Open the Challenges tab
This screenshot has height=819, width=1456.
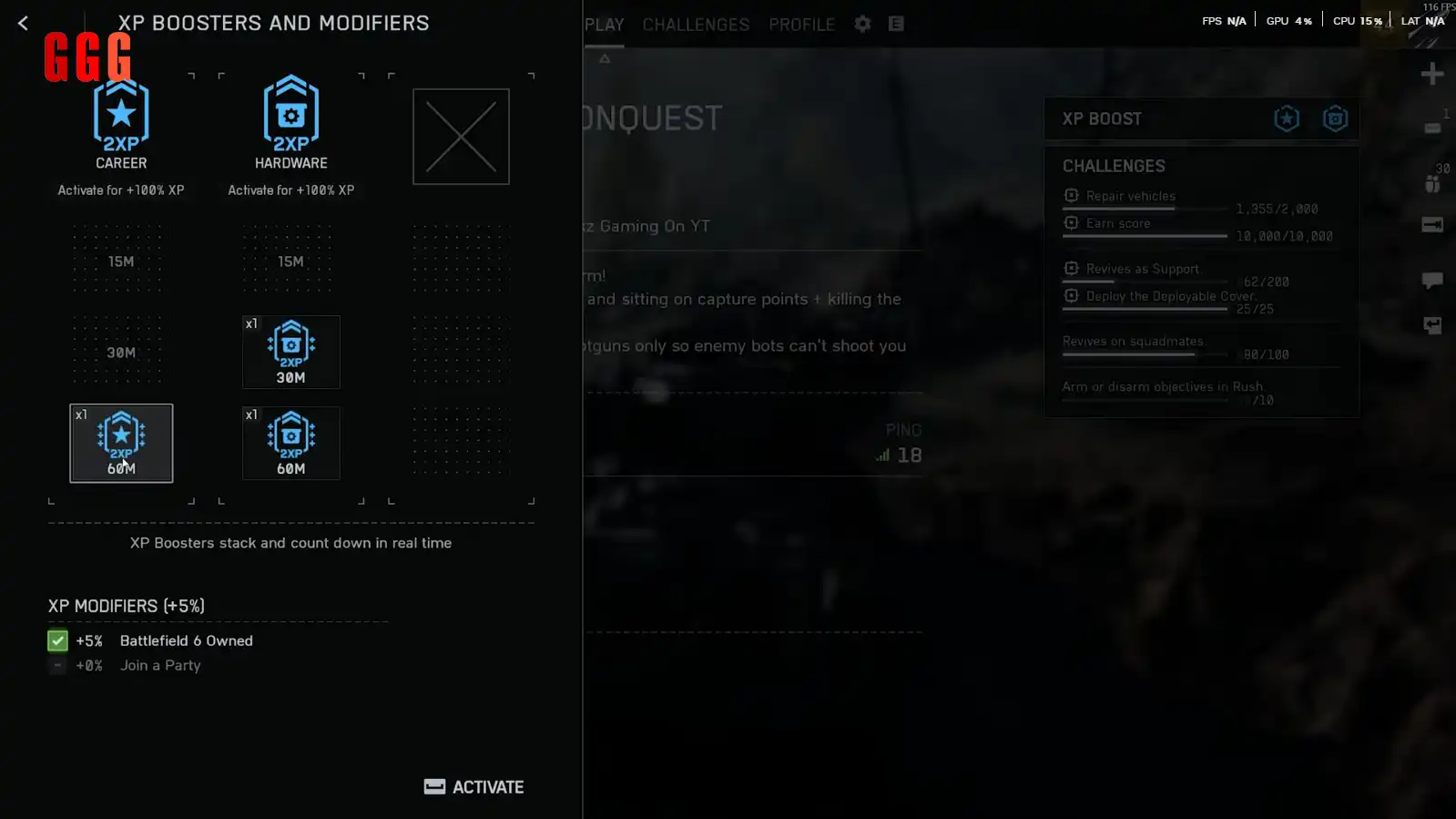coord(696,25)
